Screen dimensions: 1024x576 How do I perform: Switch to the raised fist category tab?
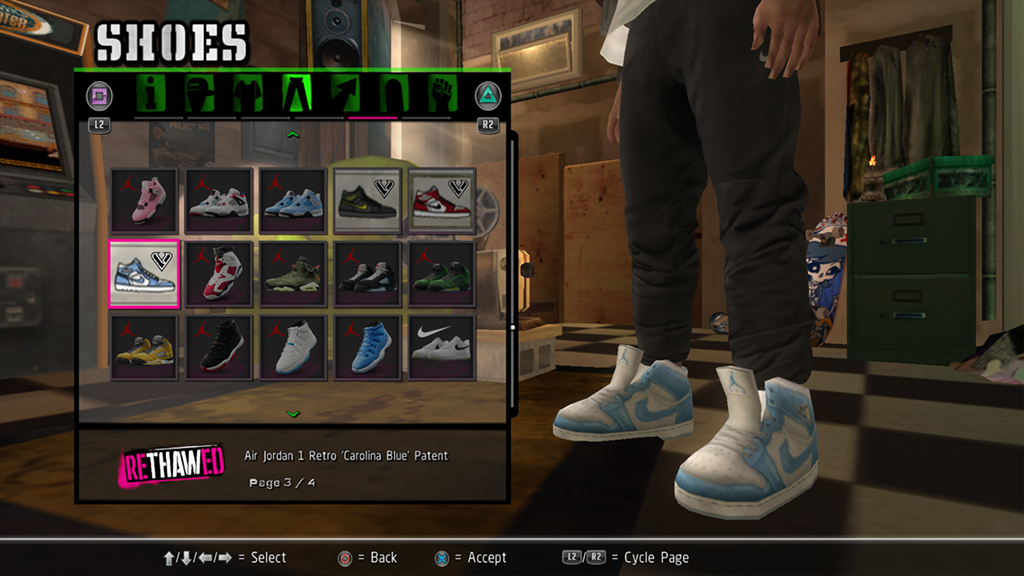click(x=441, y=95)
